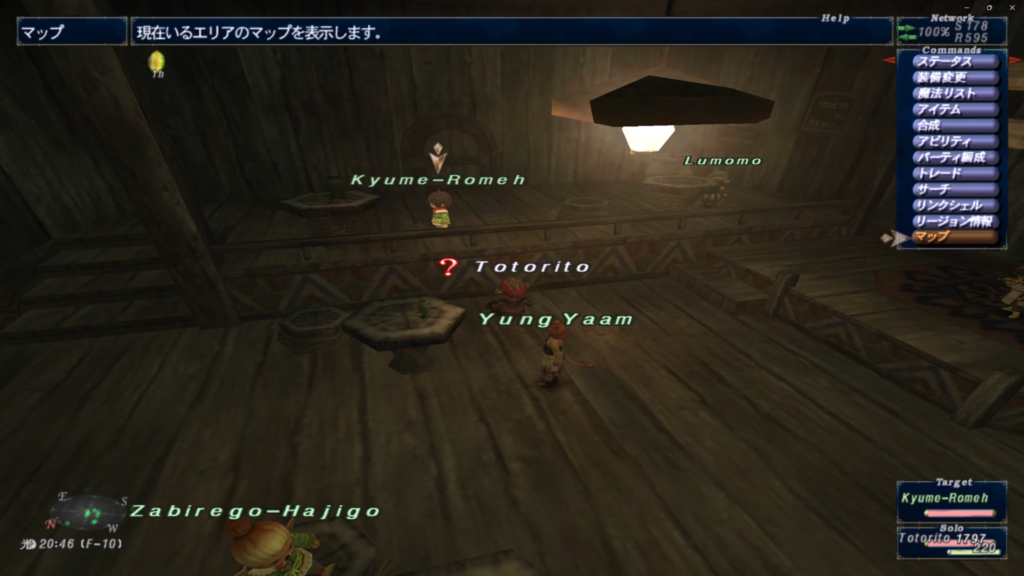Screen dimensions: 1024x576
Task: Open リージョン情報 (Region Info)
Action: point(955,222)
